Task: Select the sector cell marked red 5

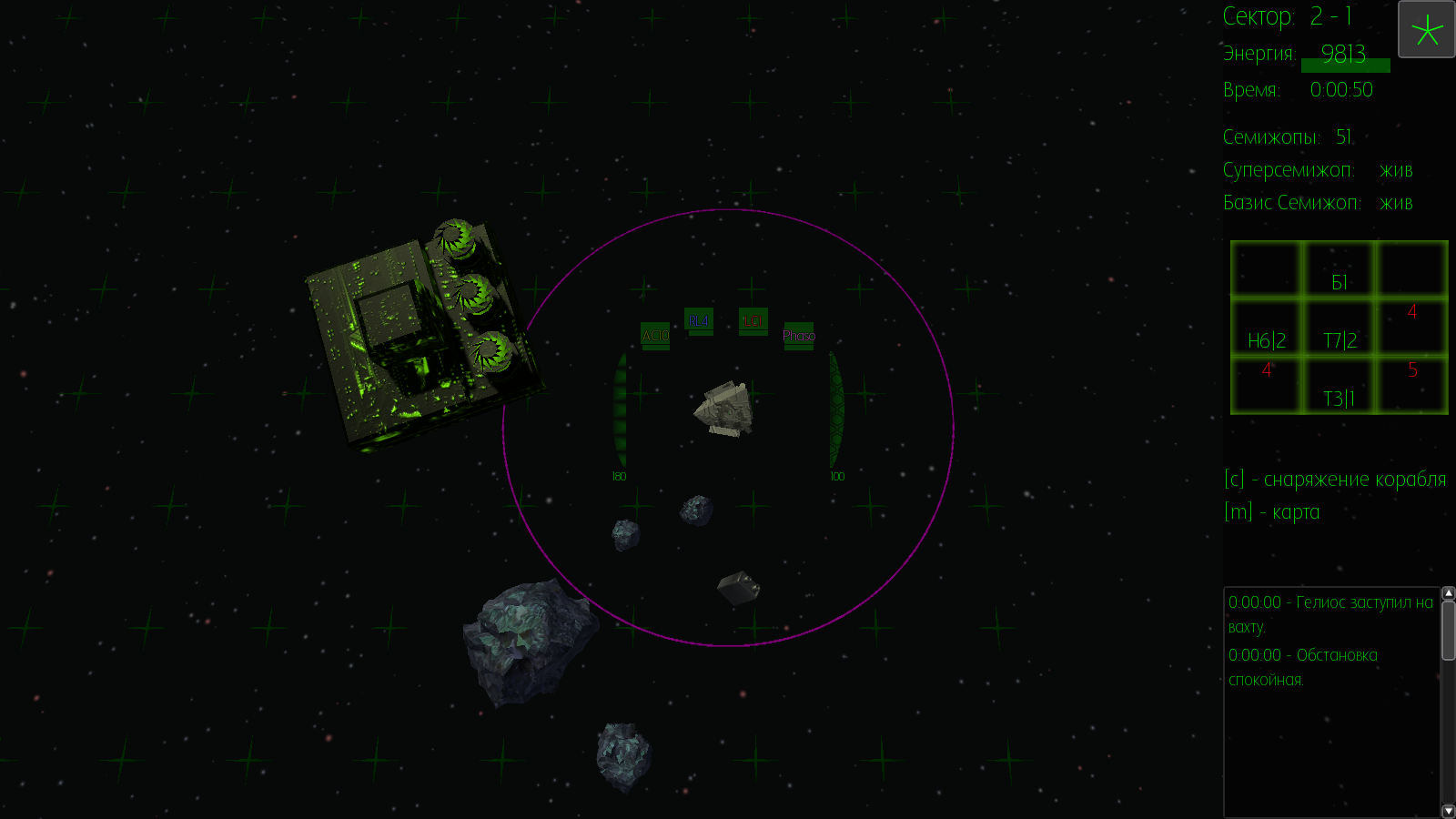Action: click(1412, 387)
